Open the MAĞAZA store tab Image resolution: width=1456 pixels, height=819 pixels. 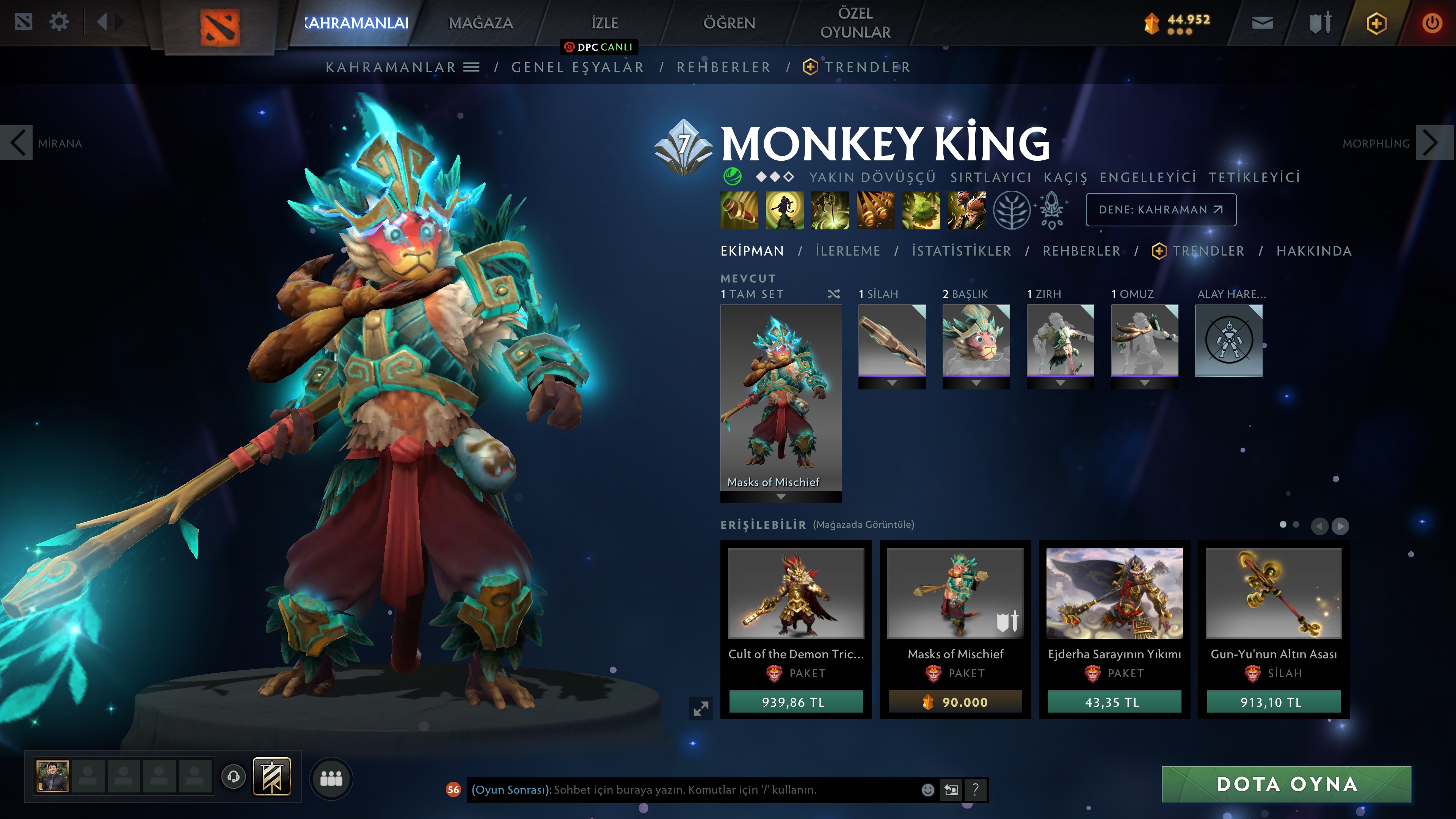click(480, 23)
